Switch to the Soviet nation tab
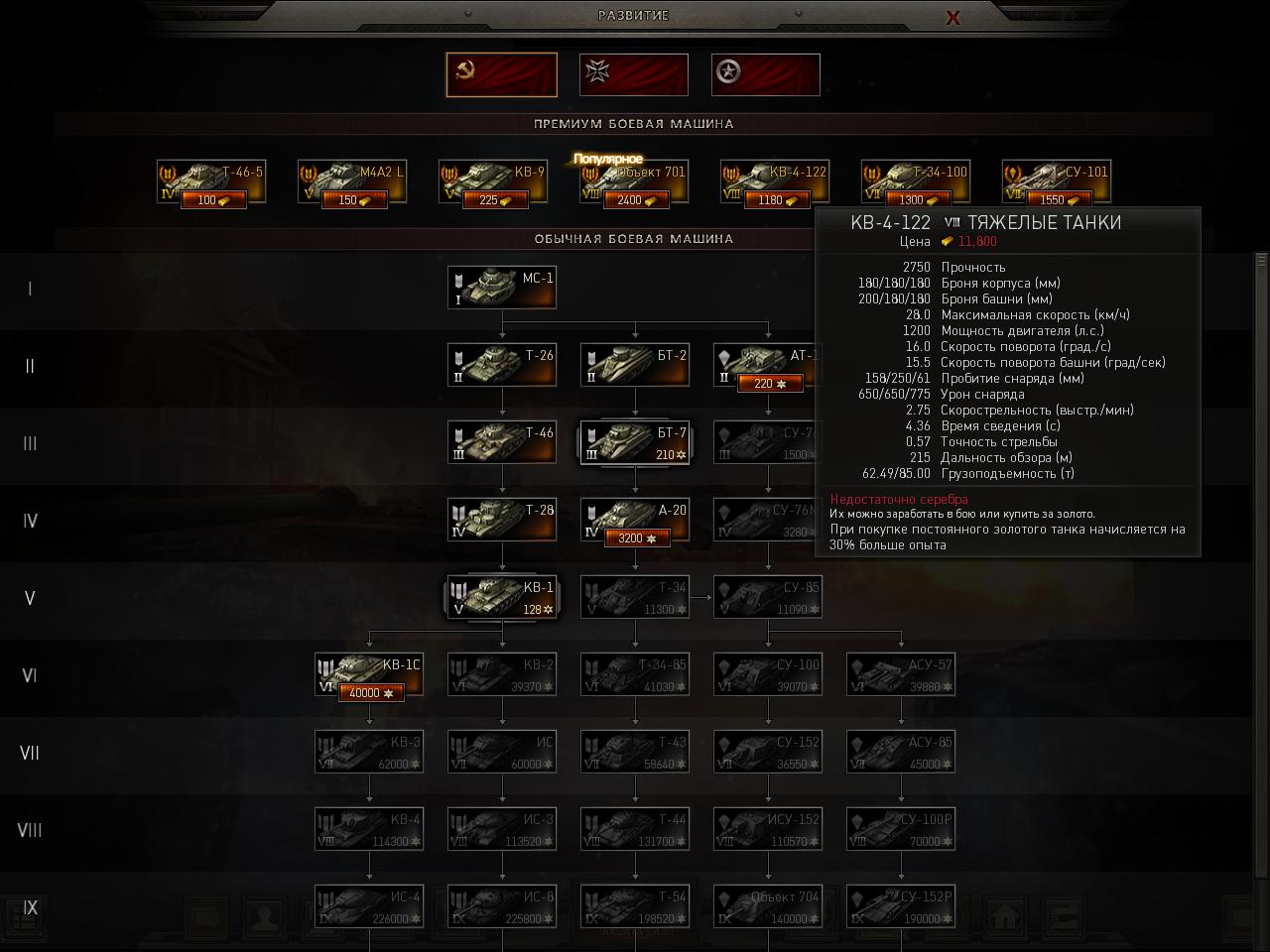 click(x=501, y=74)
